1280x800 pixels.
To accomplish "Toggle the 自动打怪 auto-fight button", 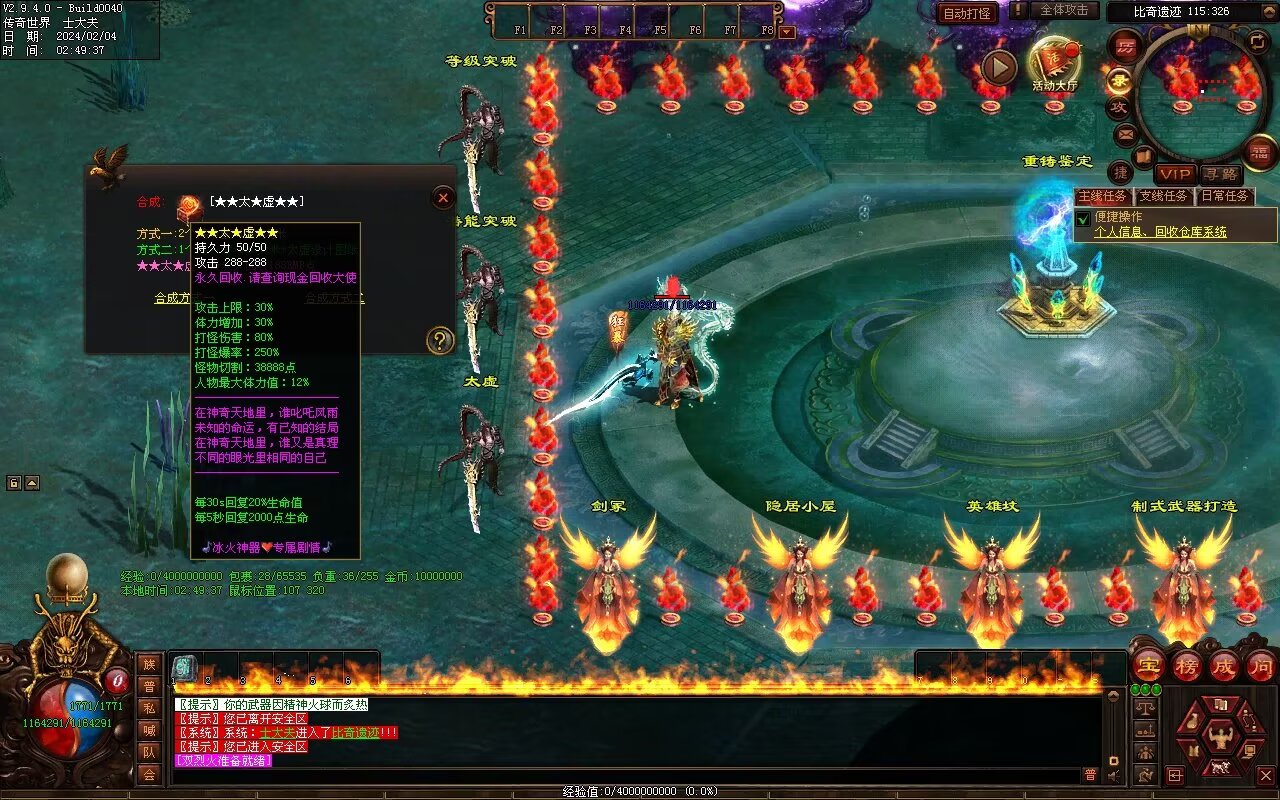I will (967, 13).
